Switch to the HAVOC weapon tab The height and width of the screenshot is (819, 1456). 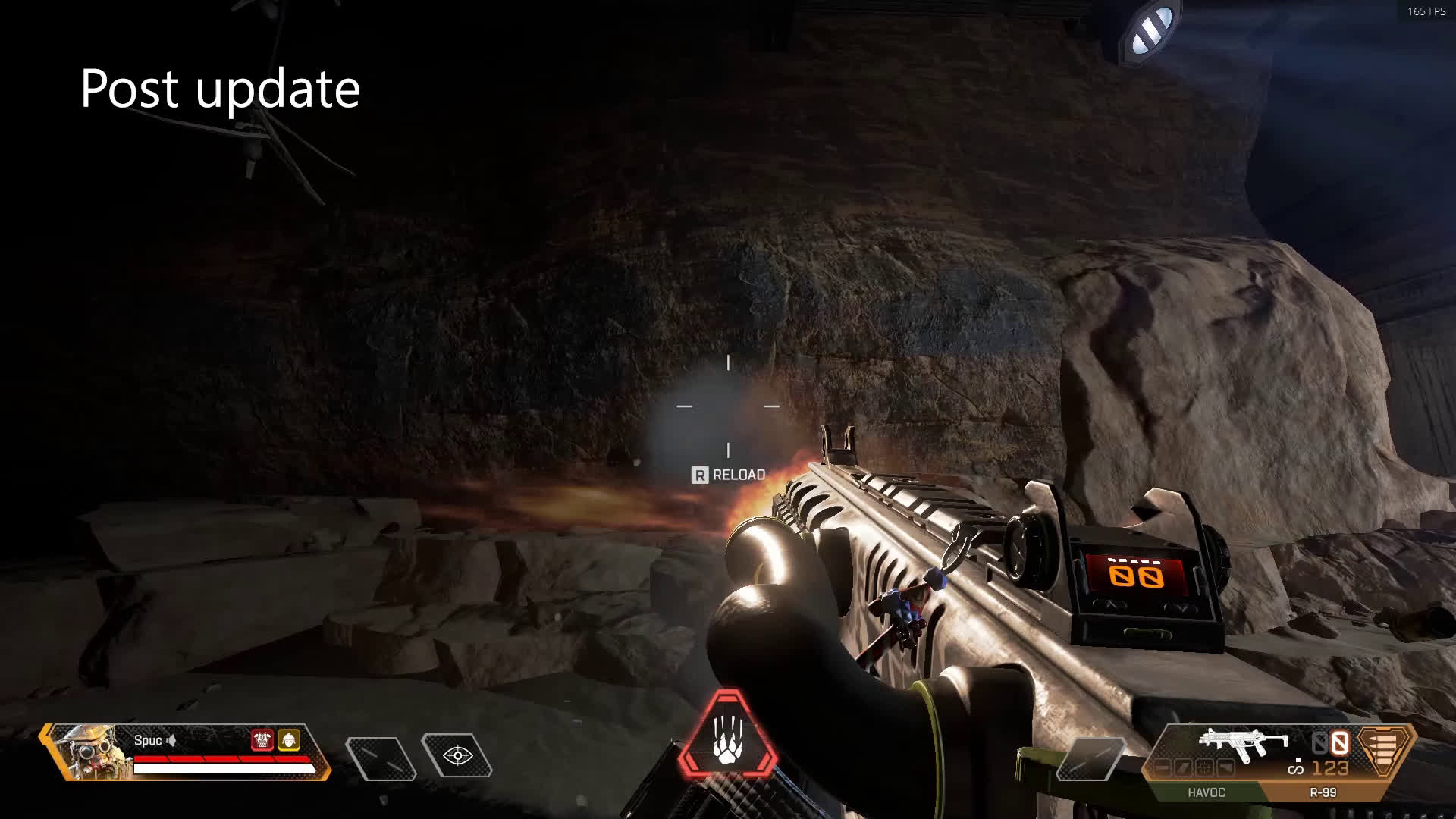[1206, 792]
